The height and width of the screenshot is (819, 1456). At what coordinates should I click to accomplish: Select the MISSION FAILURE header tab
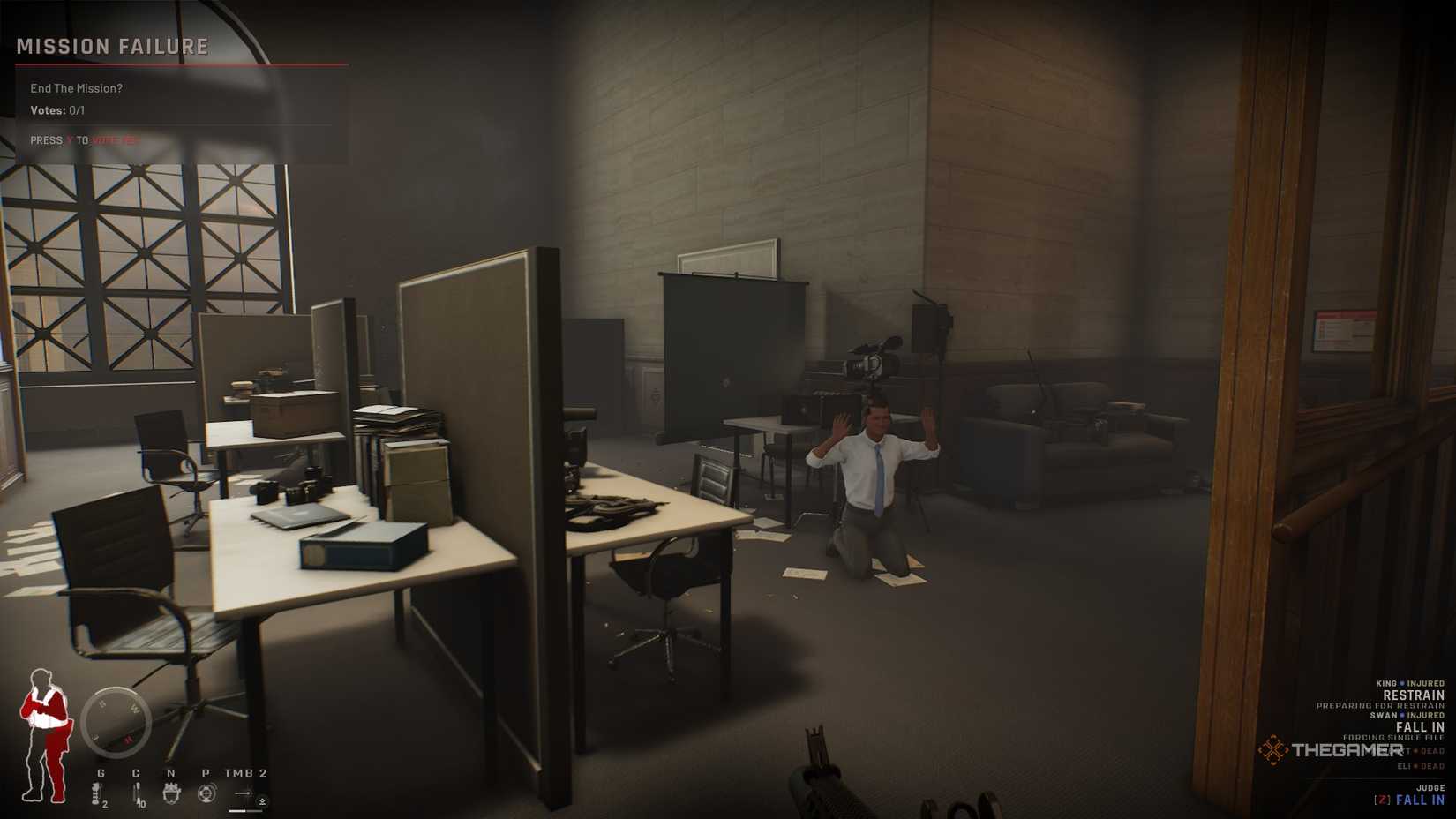(x=110, y=46)
